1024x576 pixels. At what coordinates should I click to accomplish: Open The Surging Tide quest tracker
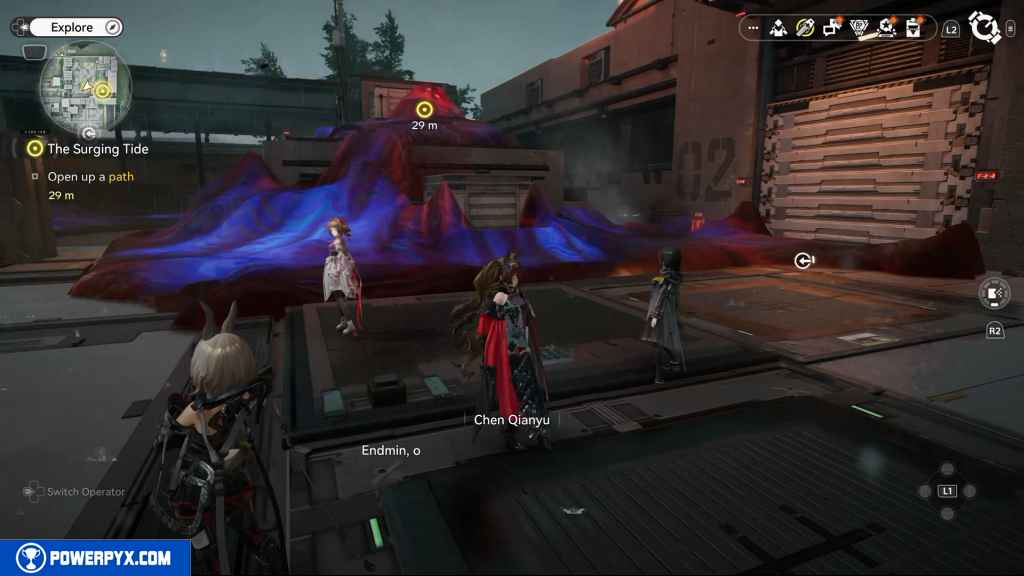tap(98, 149)
